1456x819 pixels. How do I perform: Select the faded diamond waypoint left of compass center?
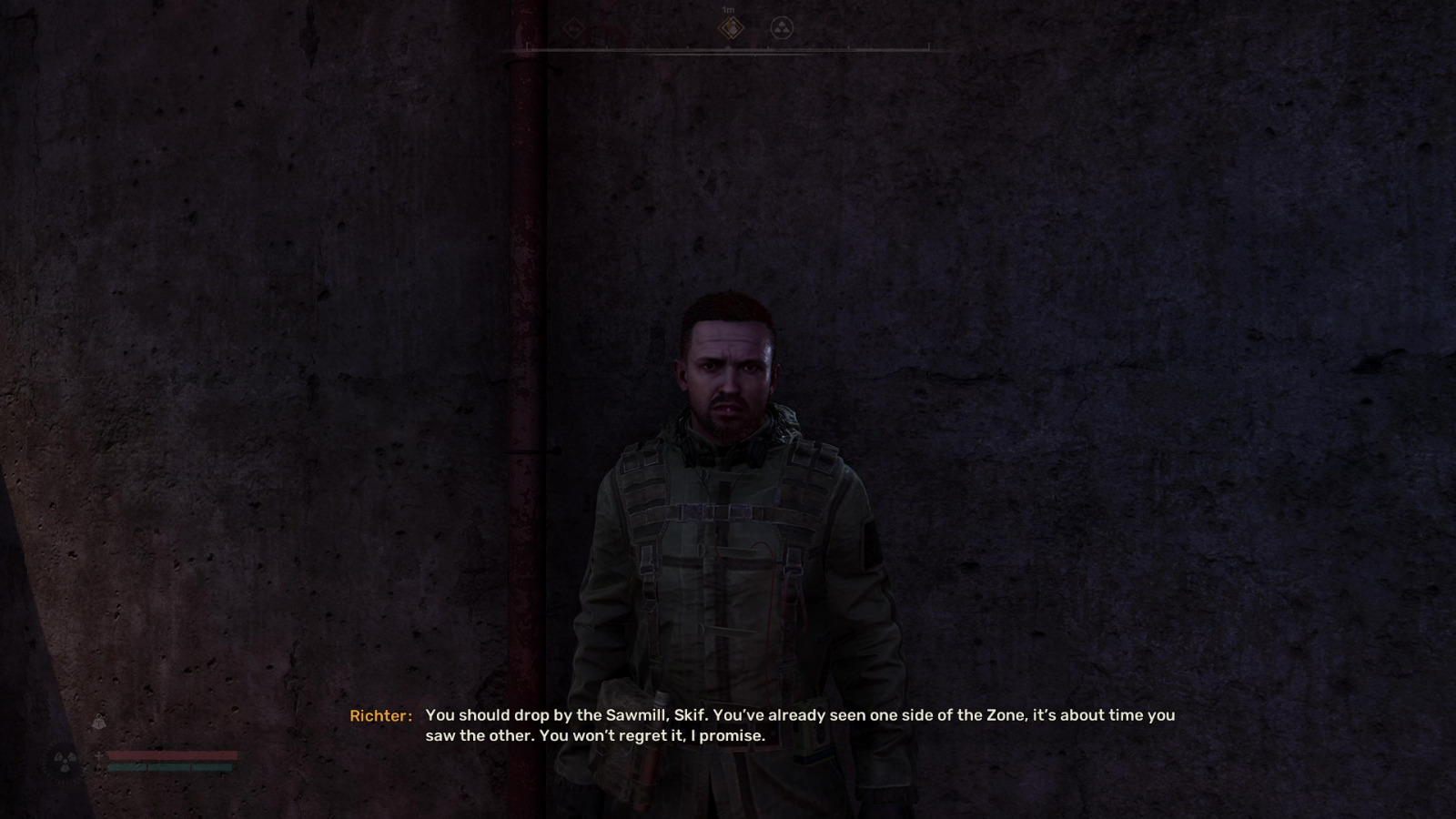(x=574, y=28)
